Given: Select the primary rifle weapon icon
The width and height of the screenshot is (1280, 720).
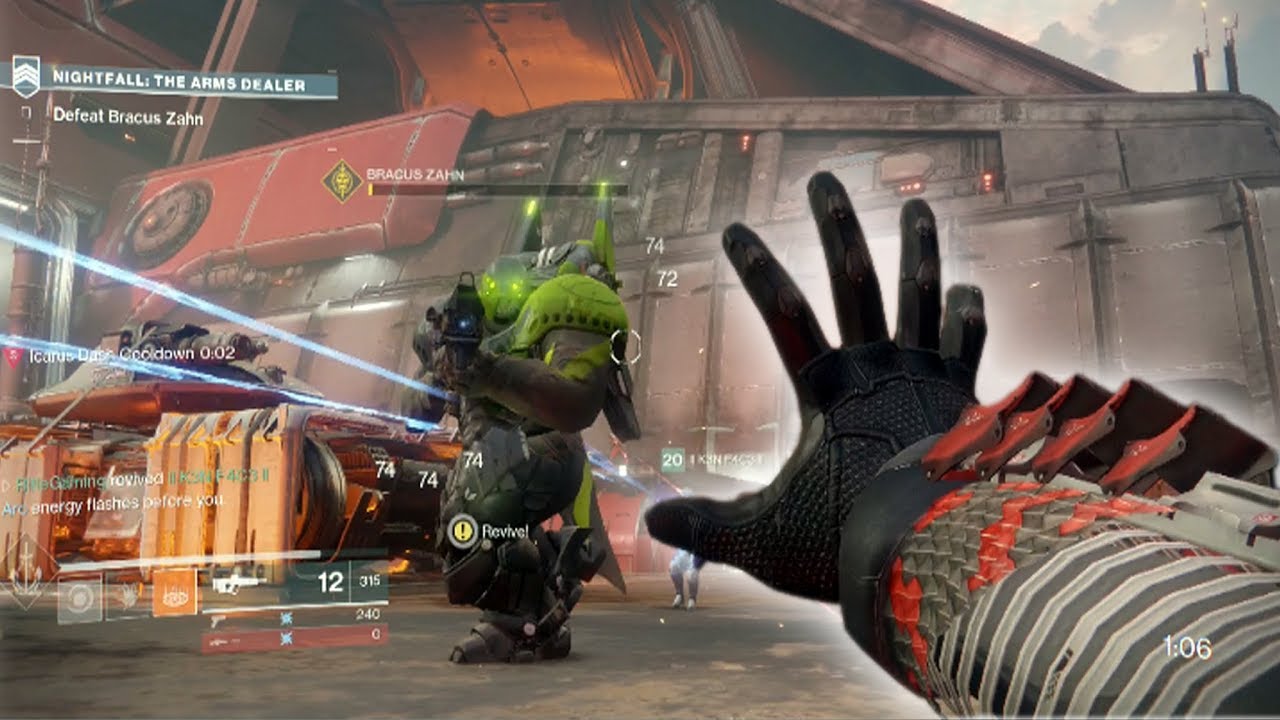Looking at the screenshot, I should pyautogui.click(x=238, y=583).
